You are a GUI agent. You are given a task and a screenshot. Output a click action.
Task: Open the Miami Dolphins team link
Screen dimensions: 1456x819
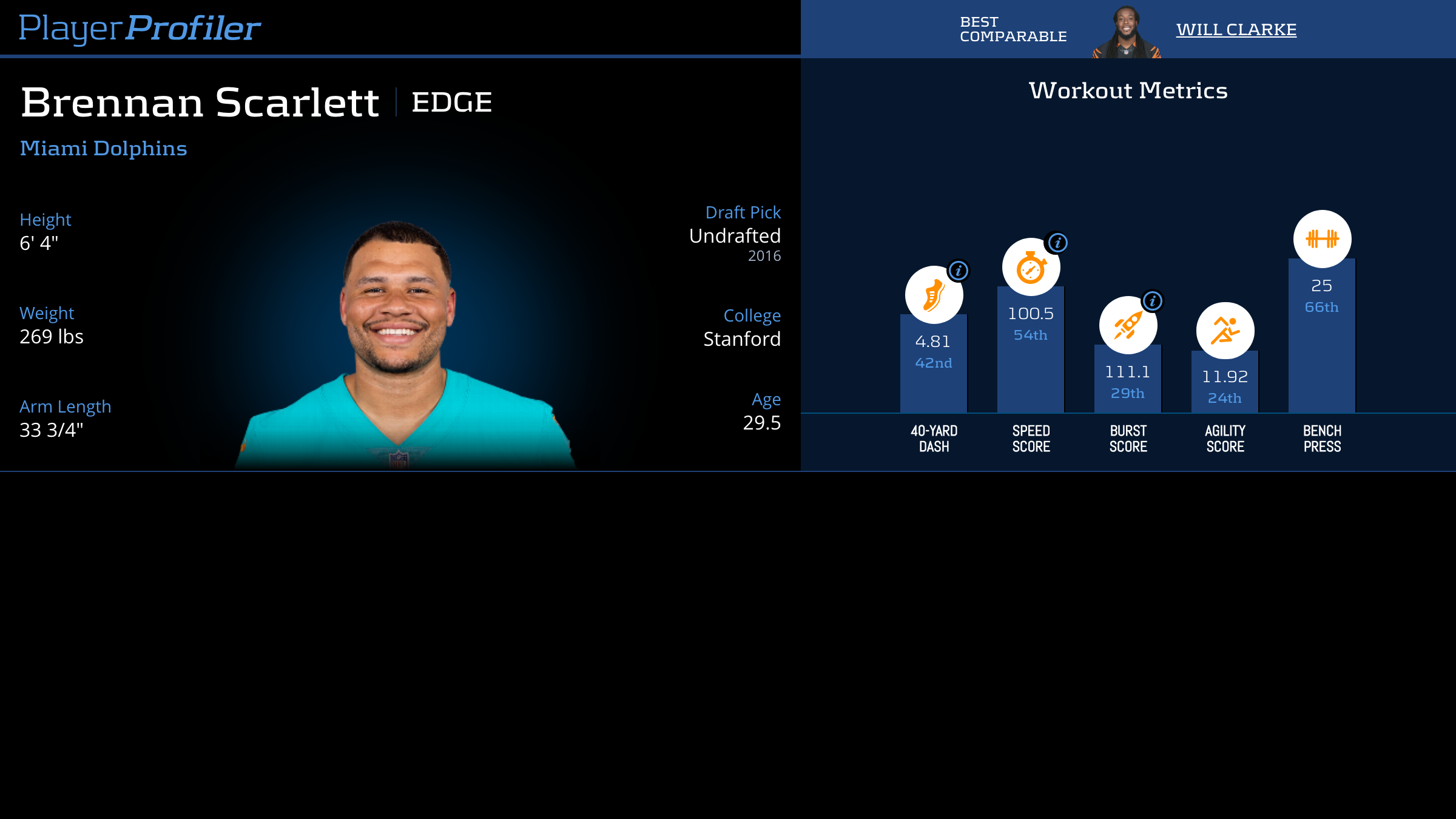click(x=103, y=149)
